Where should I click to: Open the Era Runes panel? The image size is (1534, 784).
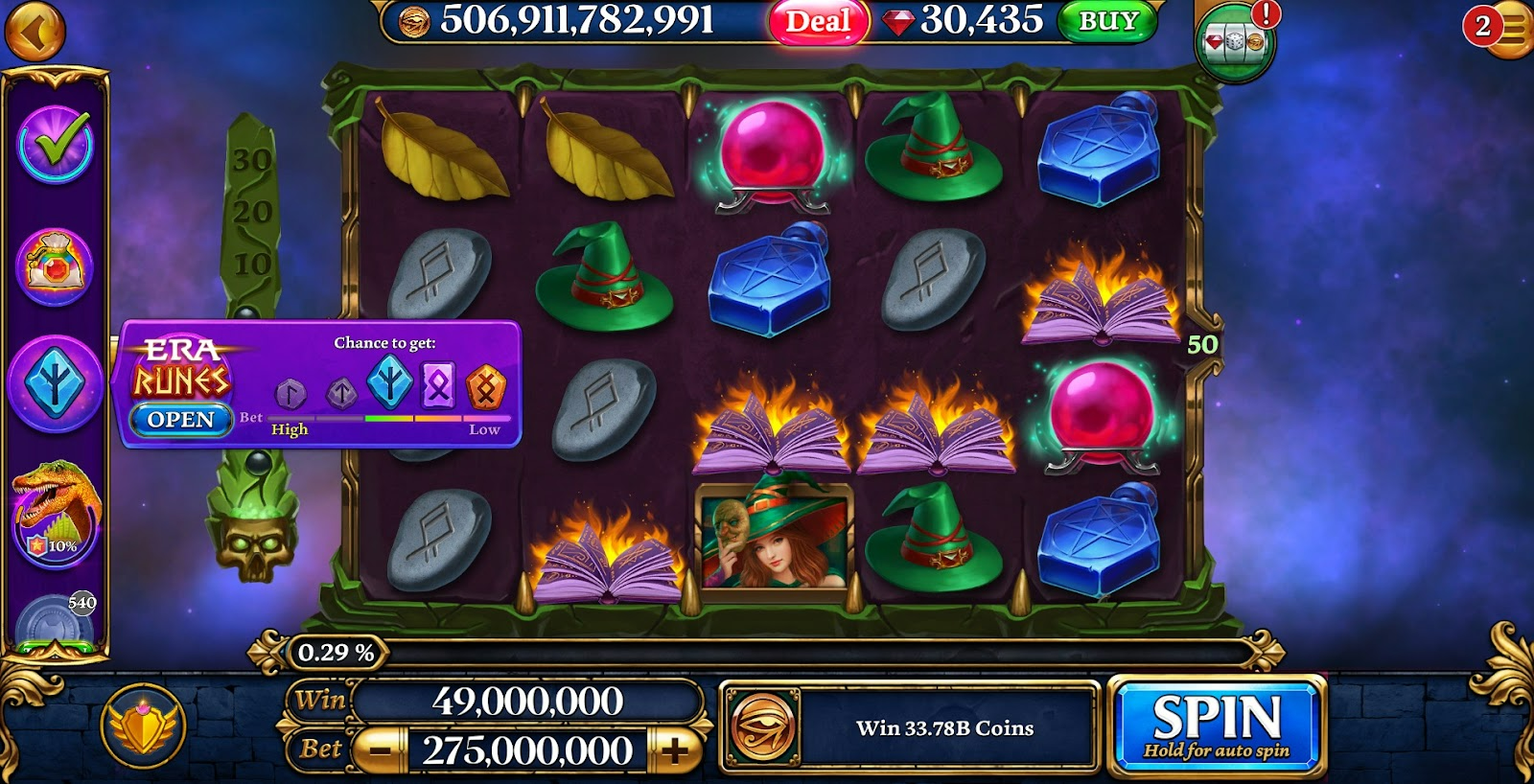tap(180, 420)
